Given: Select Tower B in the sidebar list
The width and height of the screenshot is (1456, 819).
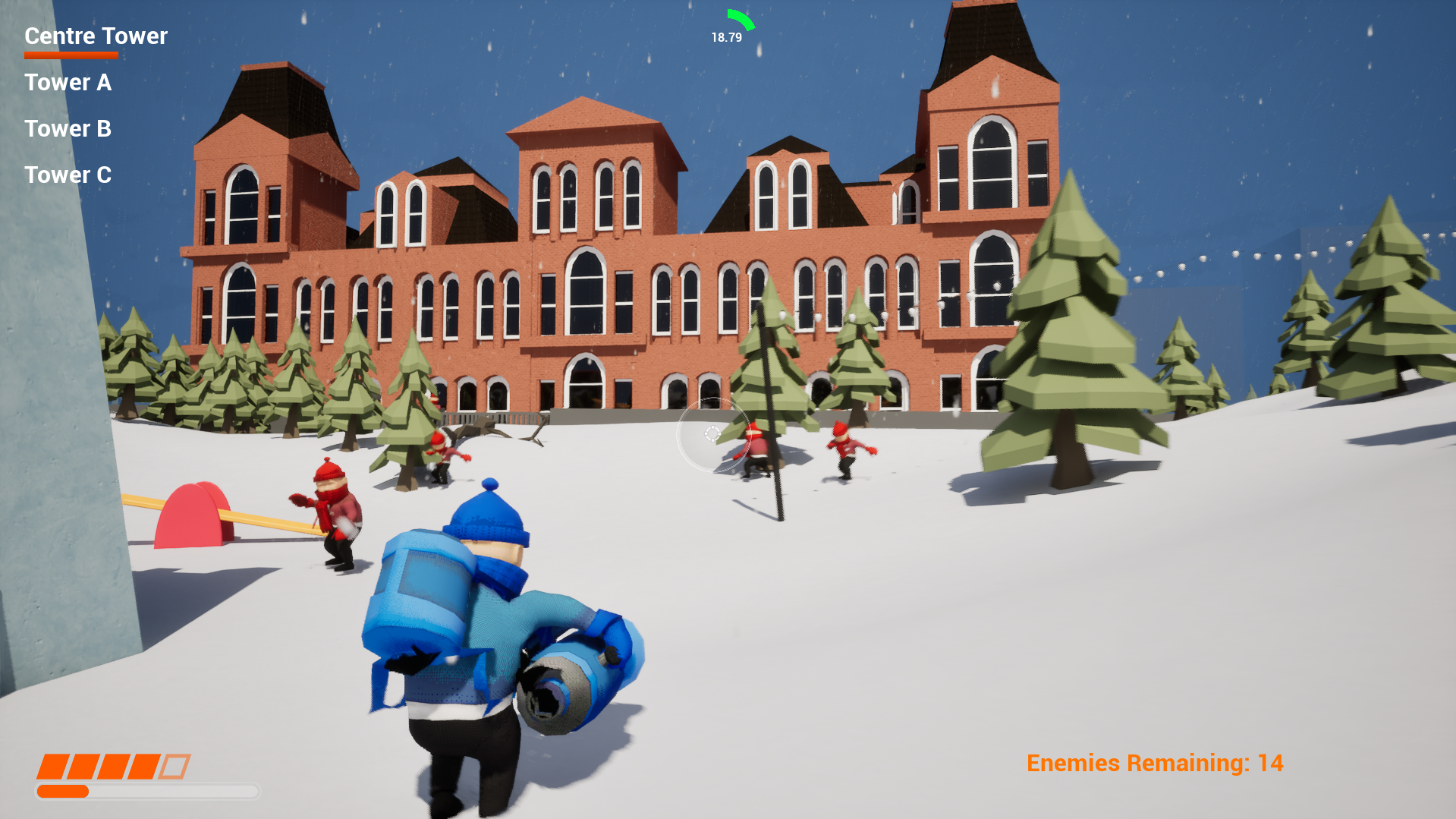Looking at the screenshot, I should coord(68,129).
